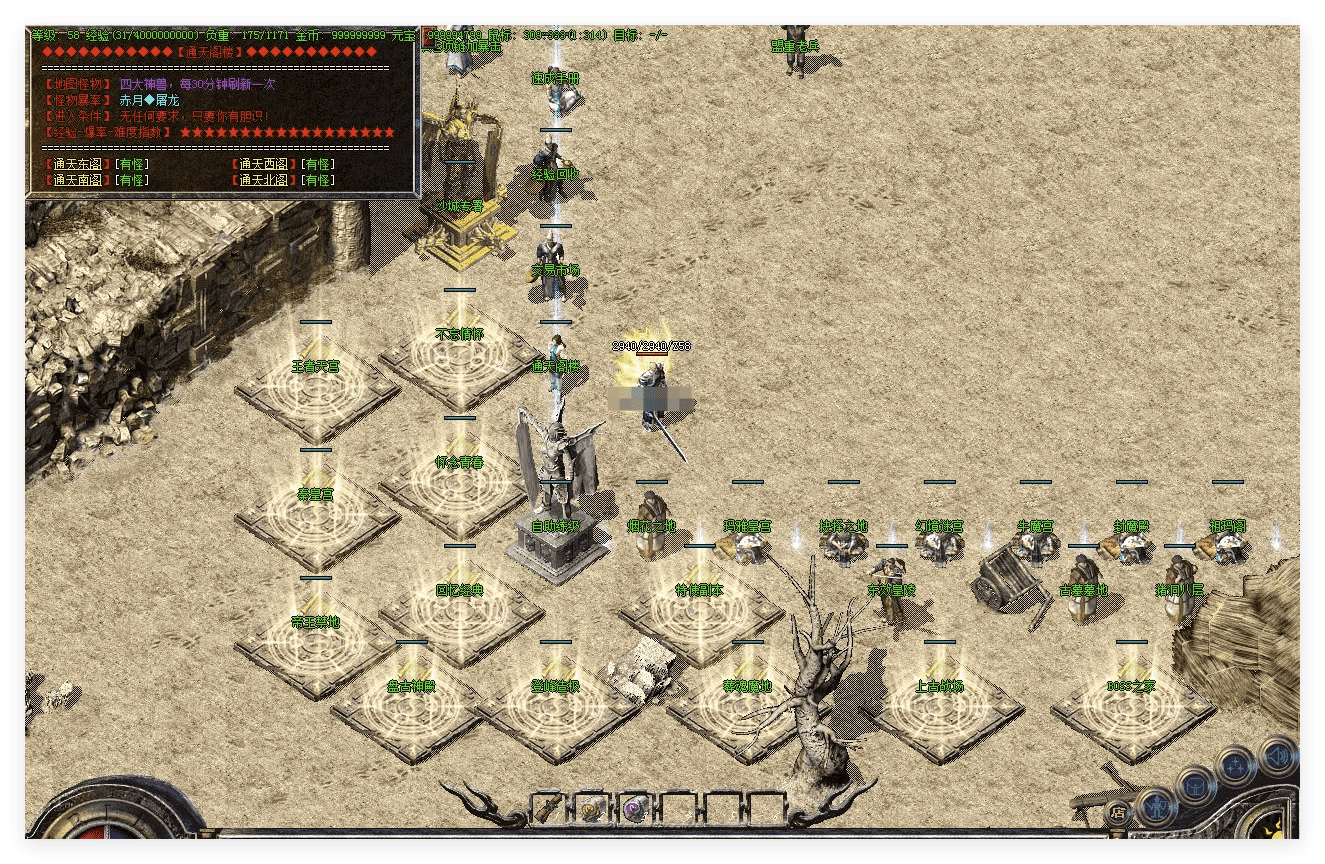This screenshot has width=1325, height=864.
Task: Toggle sound with the speaker button
Action: pos(1277,753)
